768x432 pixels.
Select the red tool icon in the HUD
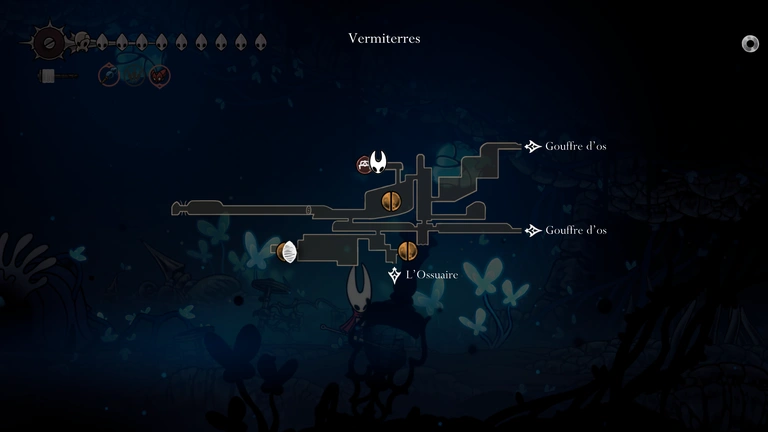[159, 75]
